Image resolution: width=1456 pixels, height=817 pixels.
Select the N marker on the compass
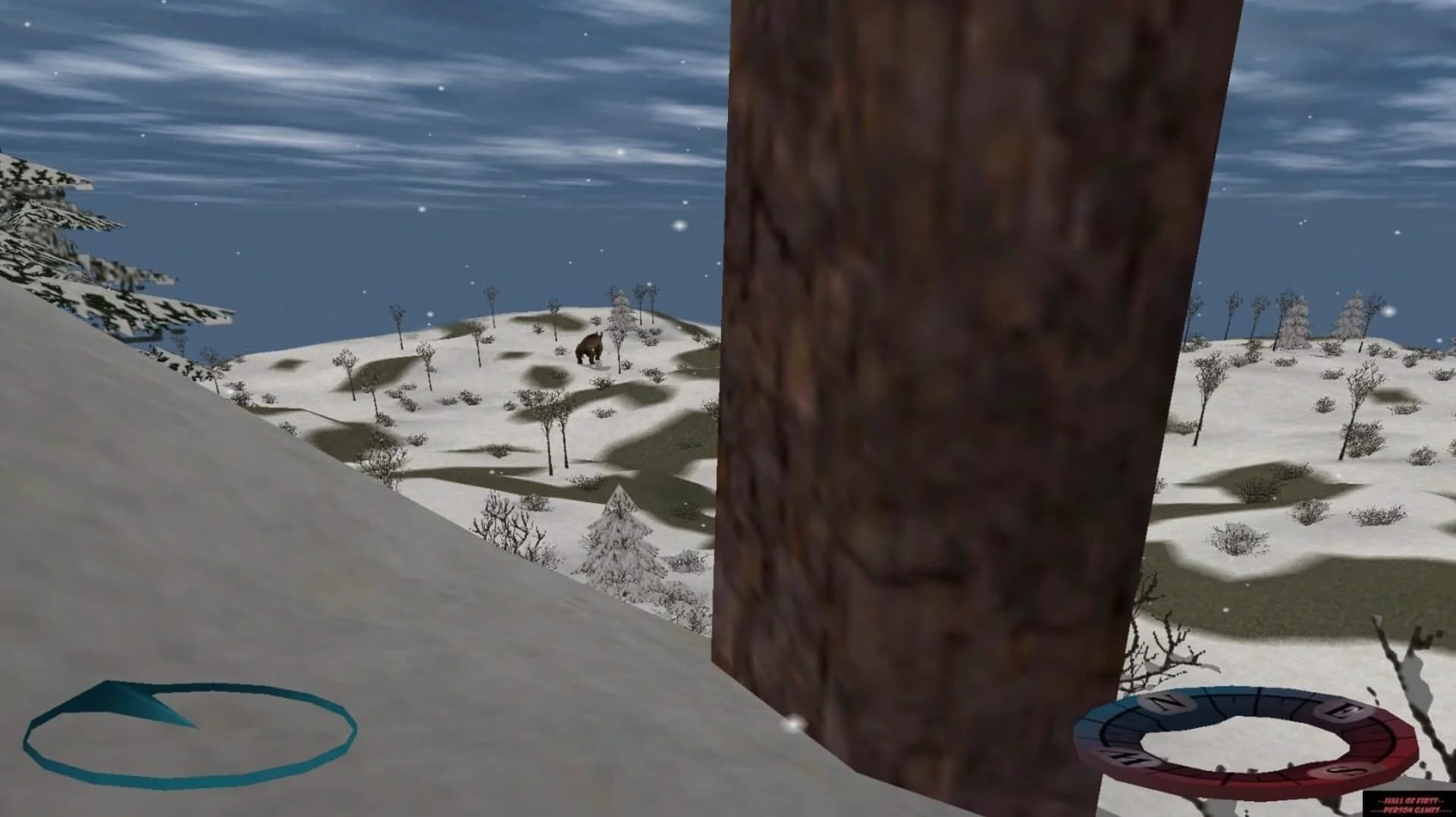pyautogui.click(x=1166, y=702)
